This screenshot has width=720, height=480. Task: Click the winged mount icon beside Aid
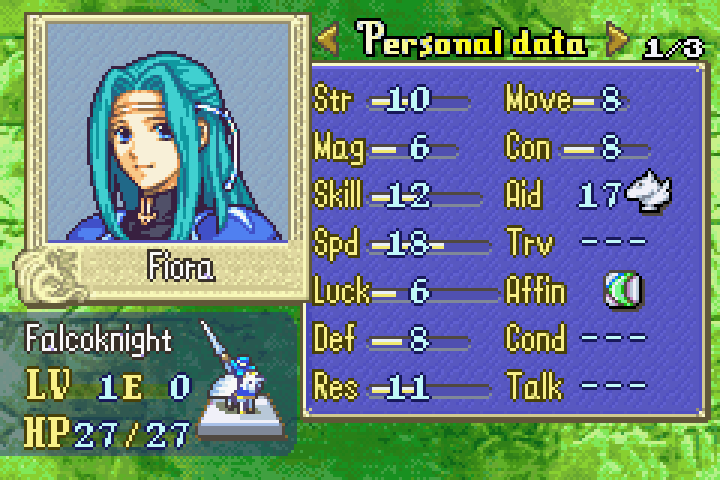[648, 194]
